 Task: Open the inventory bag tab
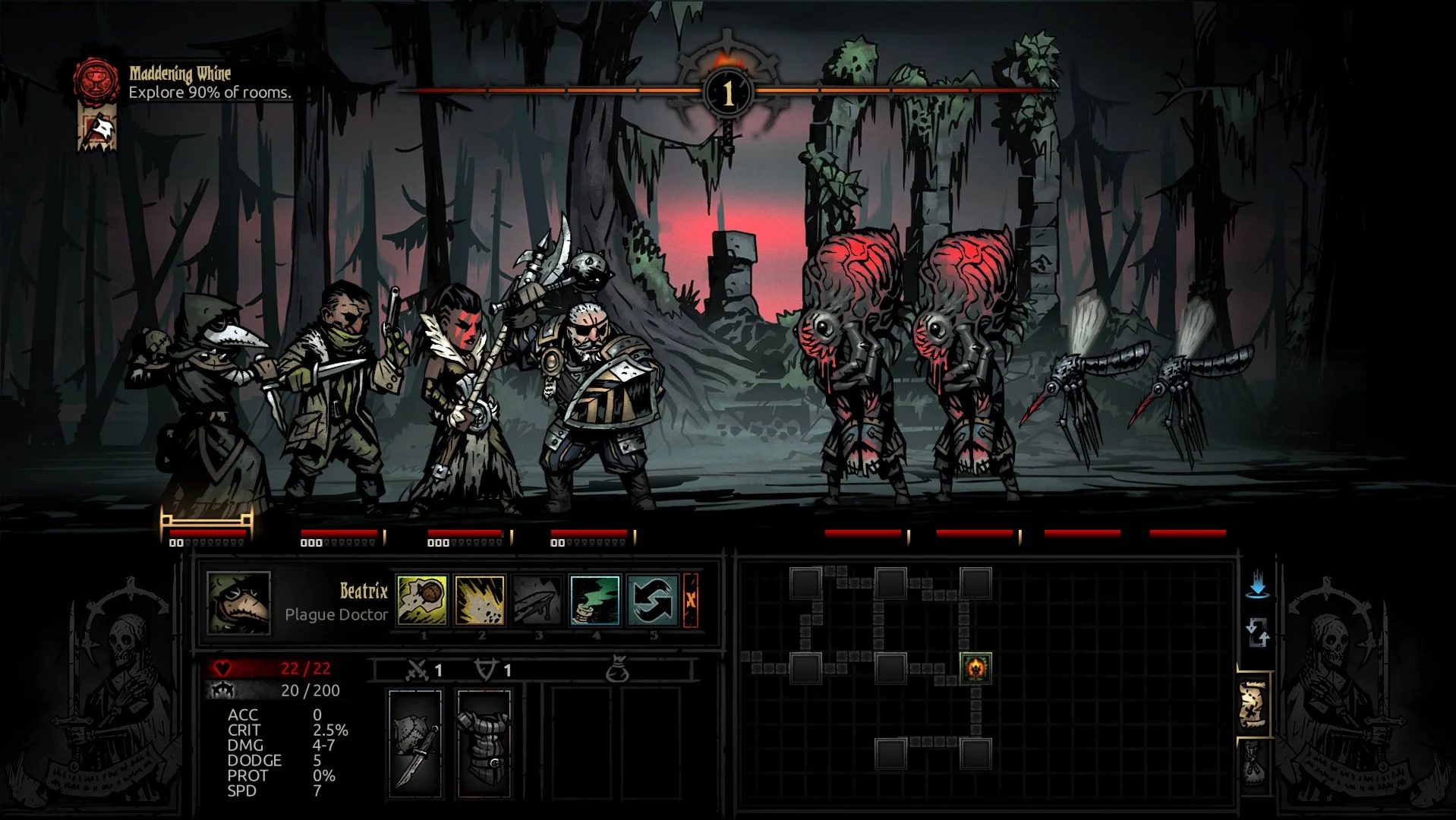click(x=1253, y=763)
